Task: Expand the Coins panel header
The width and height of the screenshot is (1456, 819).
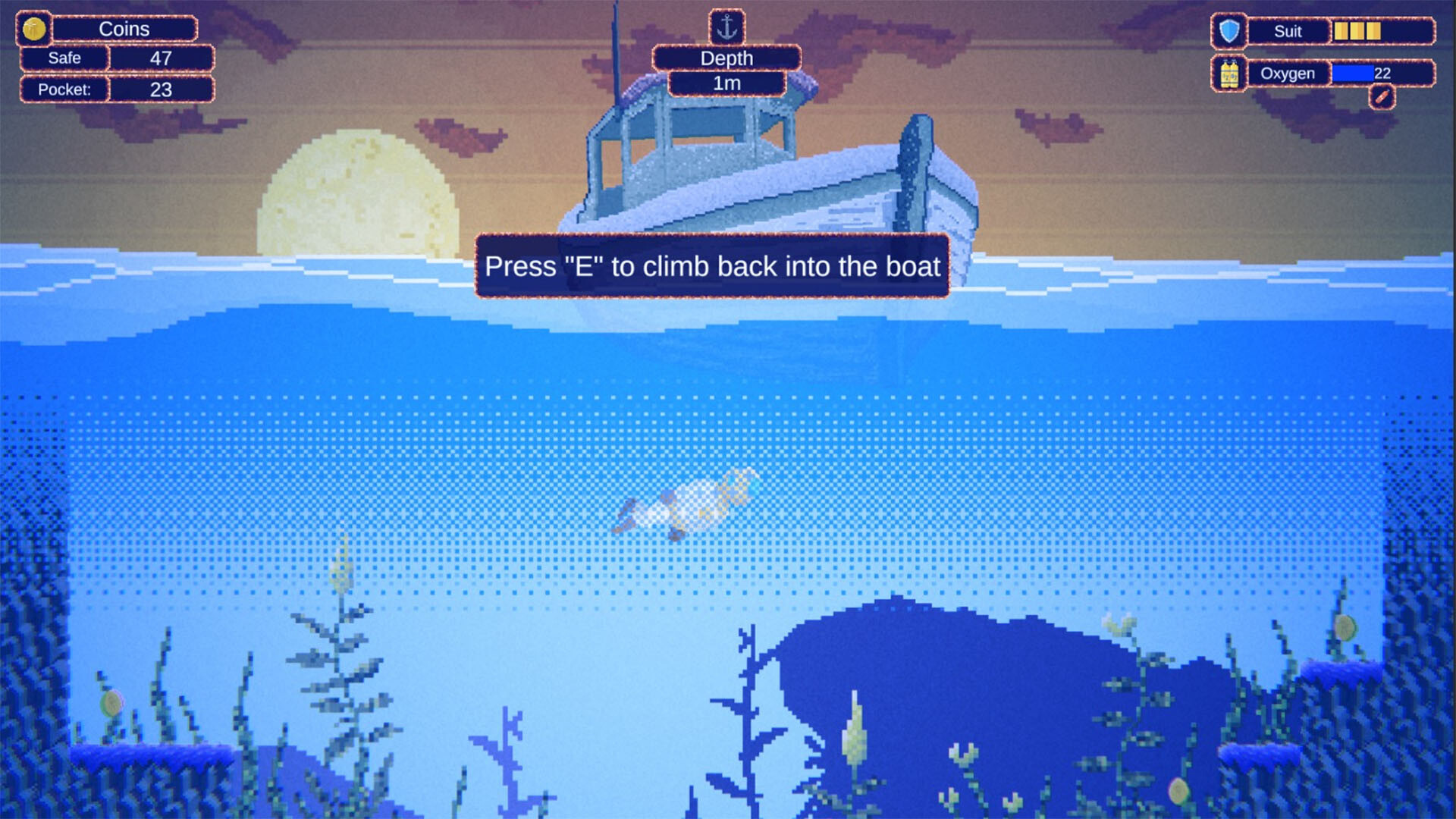Action: (125, 29)
